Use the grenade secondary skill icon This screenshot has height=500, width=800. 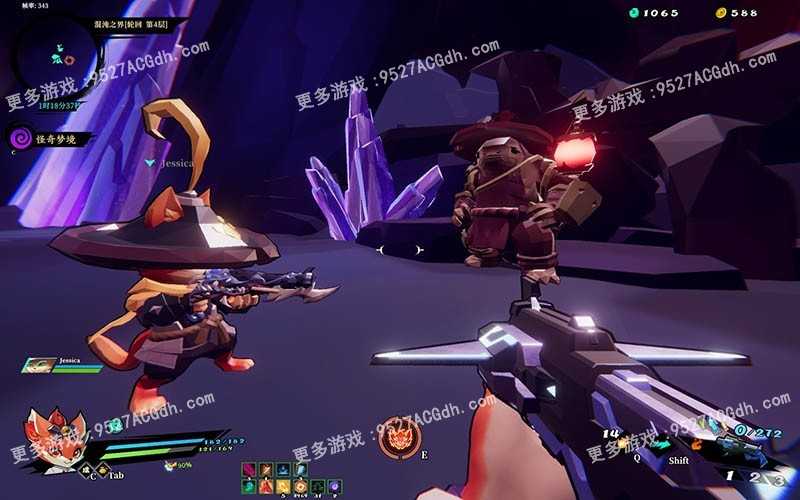click(x=622, y=443)
